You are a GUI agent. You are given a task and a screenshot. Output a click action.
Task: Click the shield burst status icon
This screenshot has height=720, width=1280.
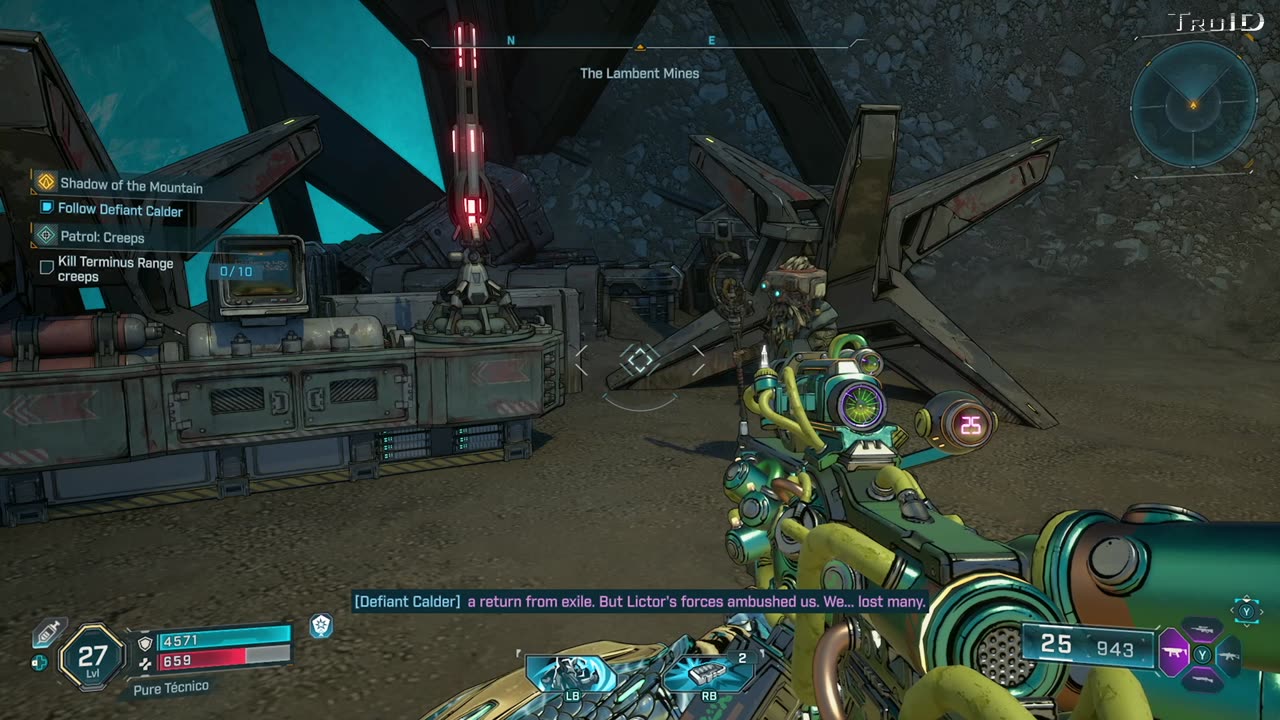[321, 626]
